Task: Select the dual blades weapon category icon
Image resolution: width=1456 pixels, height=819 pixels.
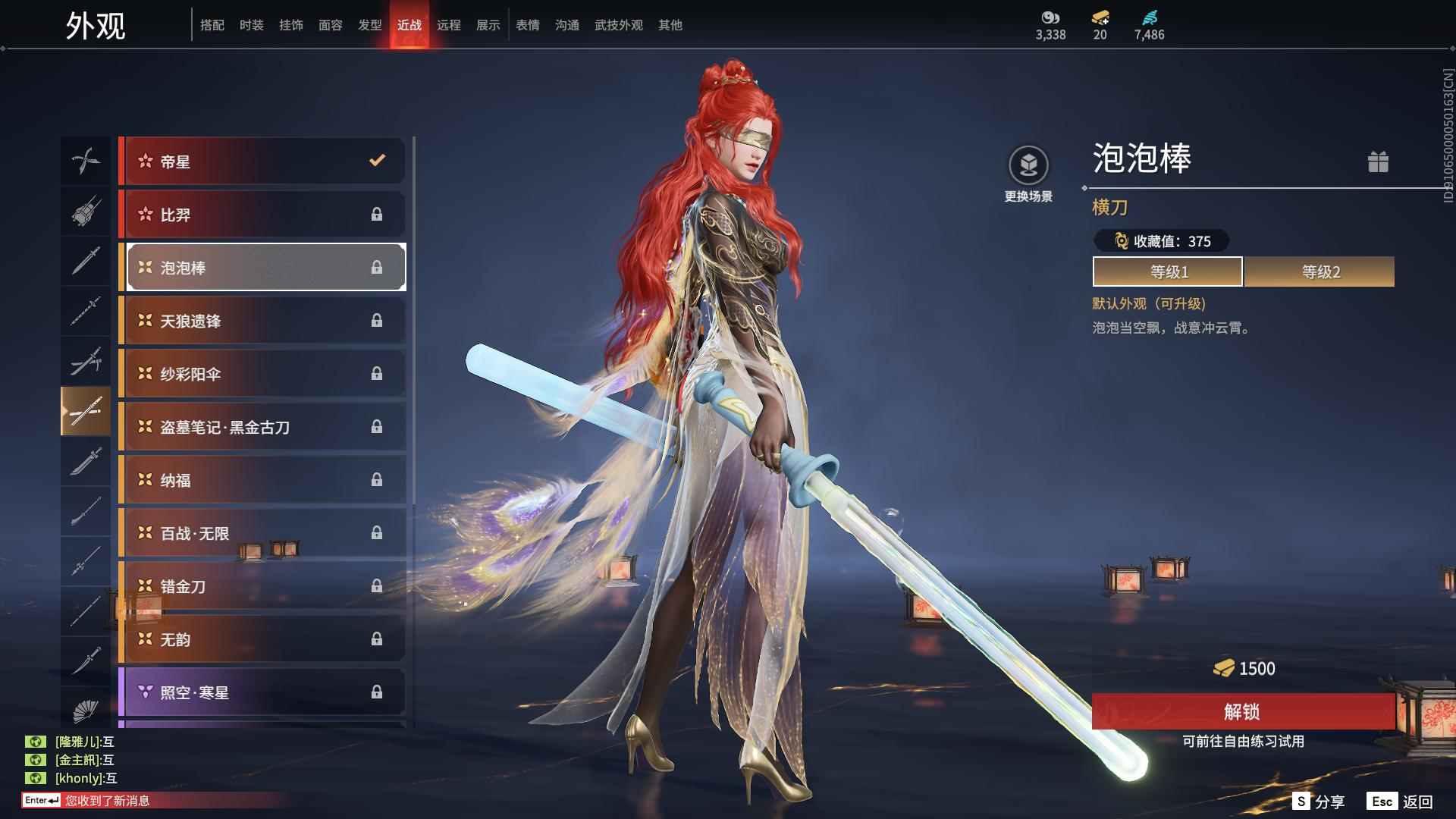Action: [86, 160]
